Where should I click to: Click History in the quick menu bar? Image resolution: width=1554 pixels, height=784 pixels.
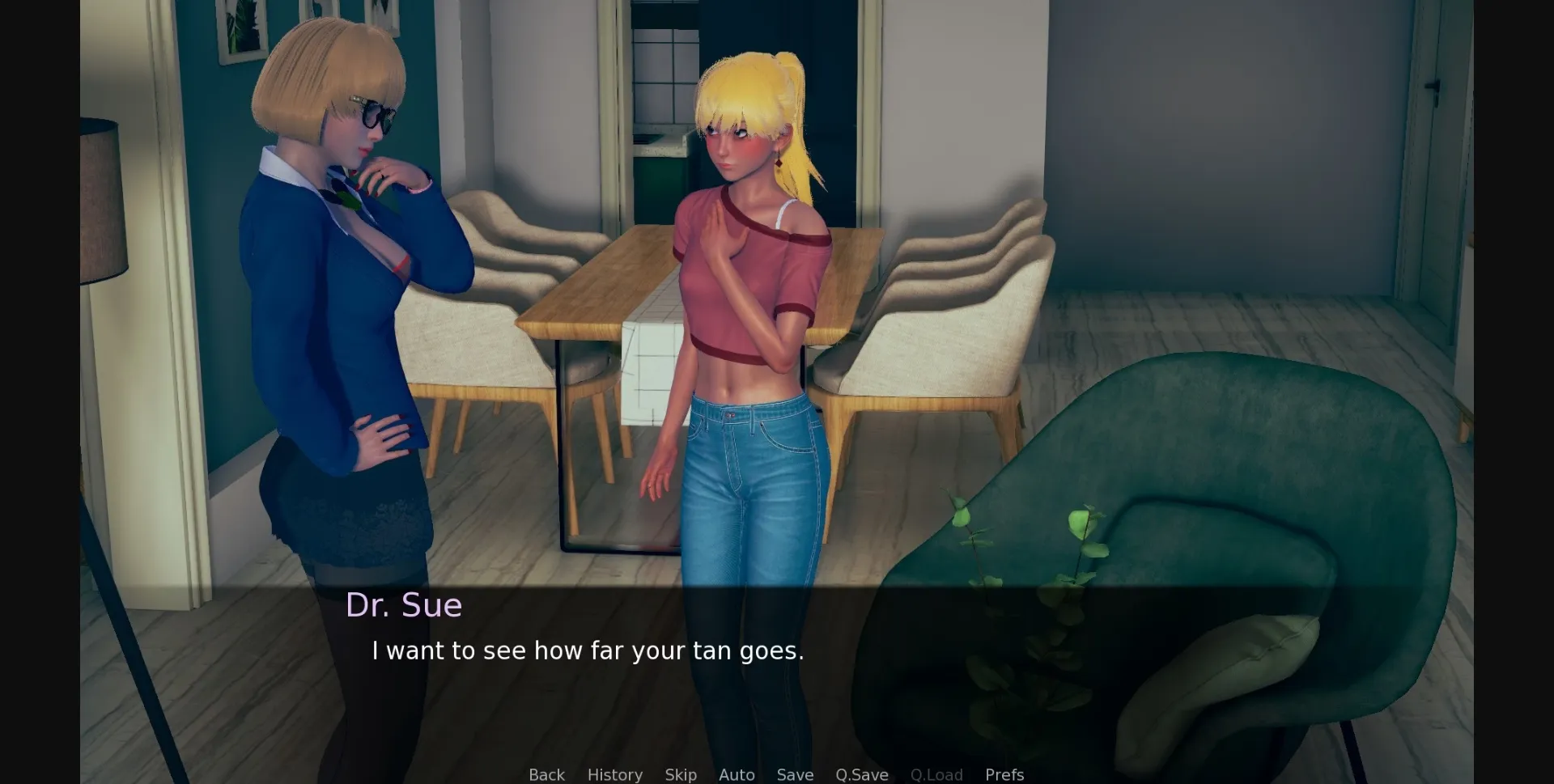tap(614, 774)
